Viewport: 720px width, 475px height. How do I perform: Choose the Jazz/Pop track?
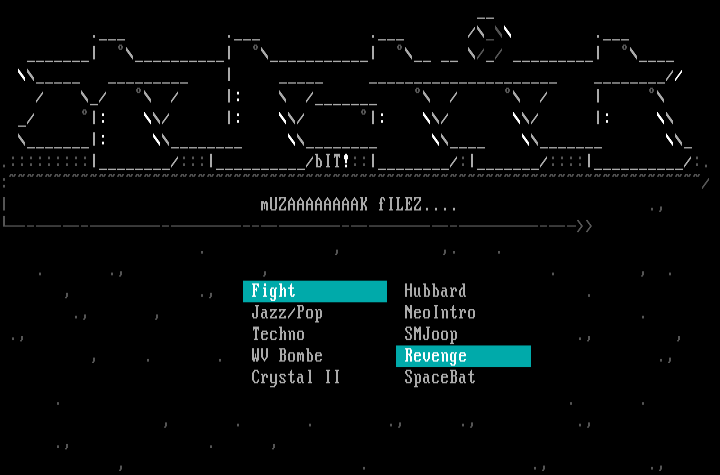pyautogui.click(x=286, y=313)
